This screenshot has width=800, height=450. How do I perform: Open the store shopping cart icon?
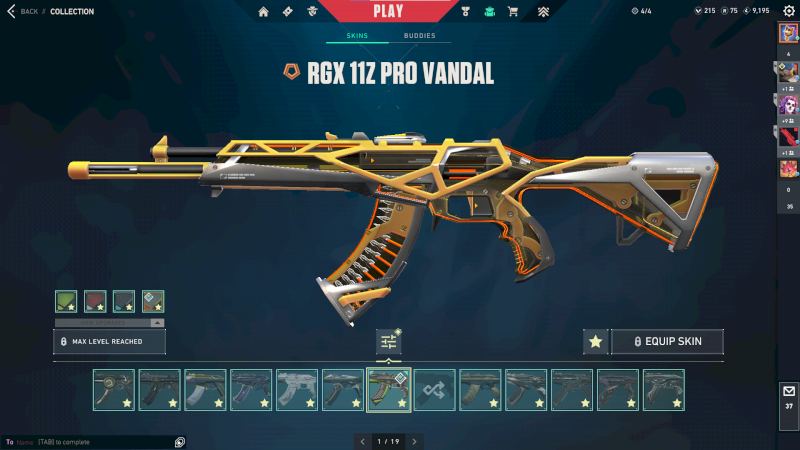pos(513,12)
